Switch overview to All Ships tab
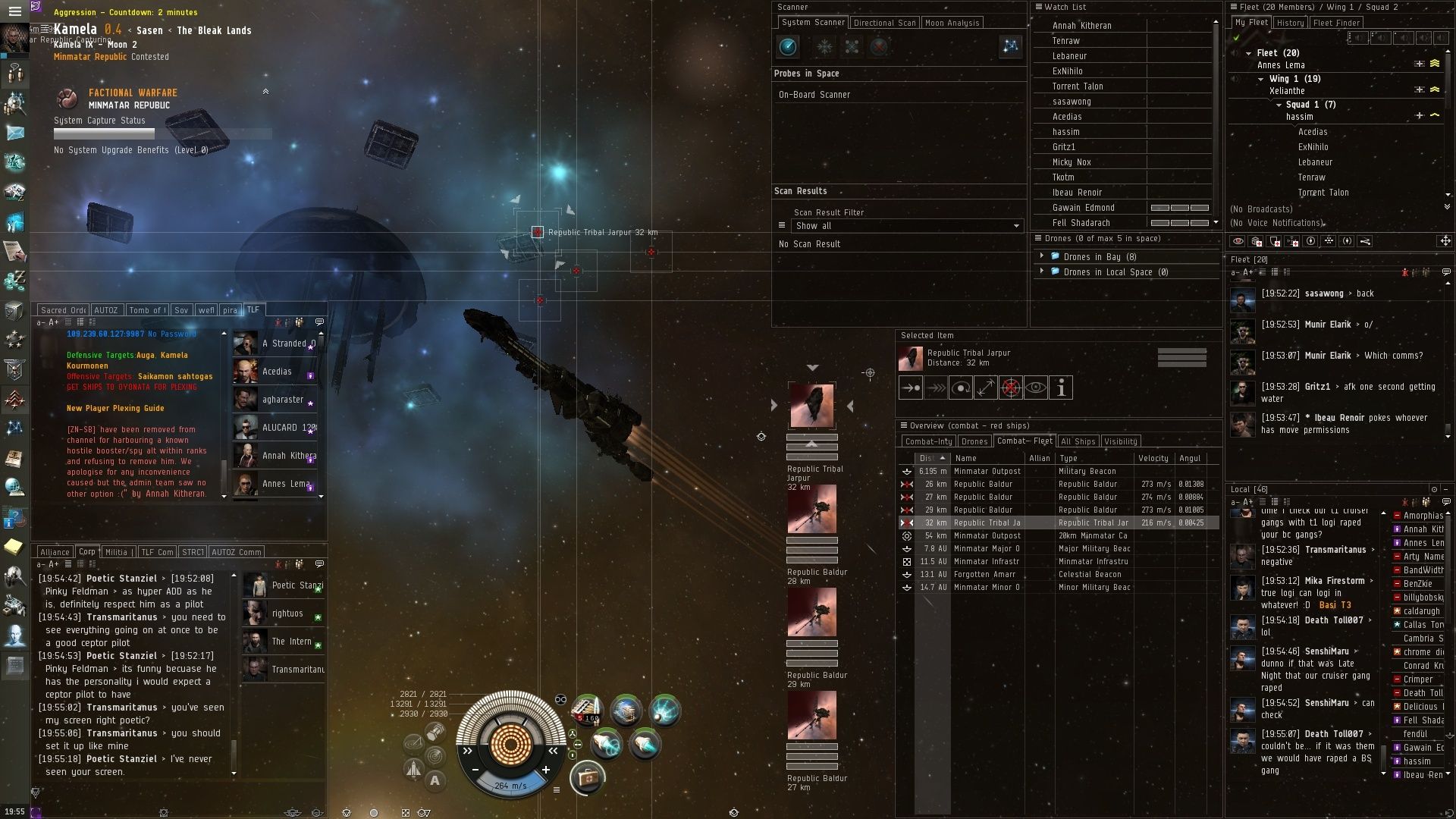Screen dimensions: 1456x819 tap(1078, 441)
